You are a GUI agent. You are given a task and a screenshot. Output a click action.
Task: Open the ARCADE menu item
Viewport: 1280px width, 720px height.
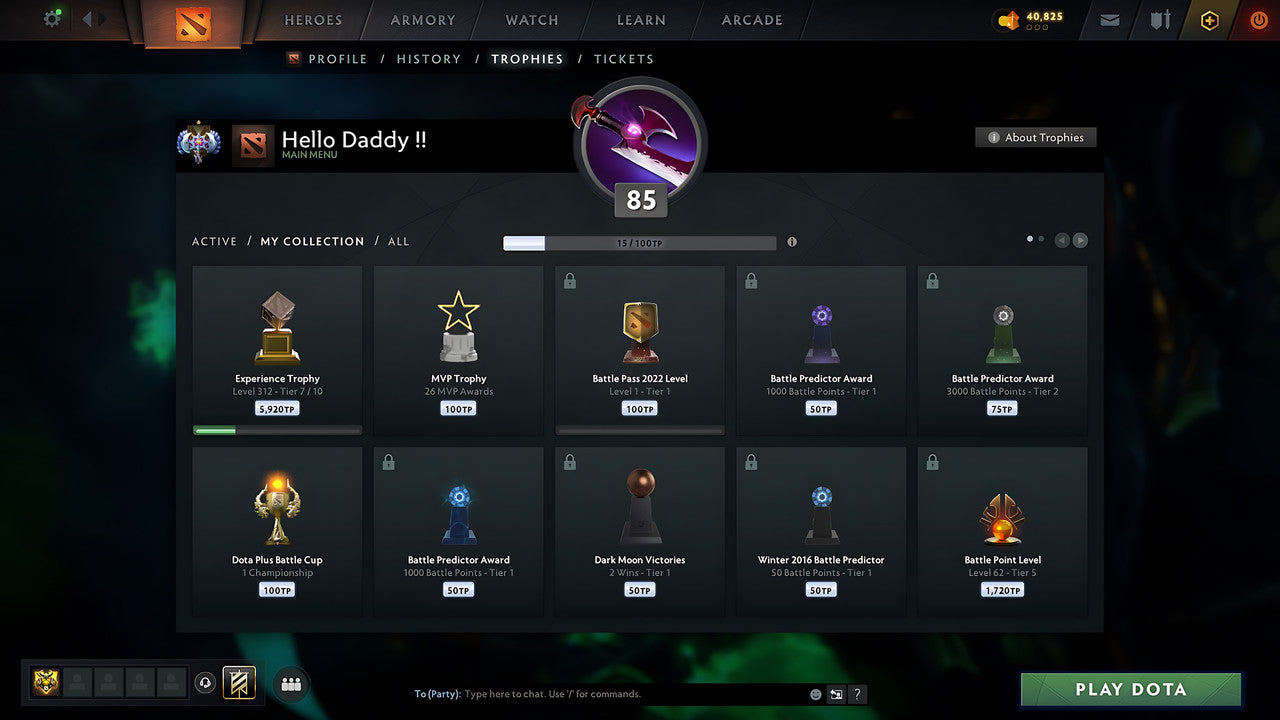751,19
